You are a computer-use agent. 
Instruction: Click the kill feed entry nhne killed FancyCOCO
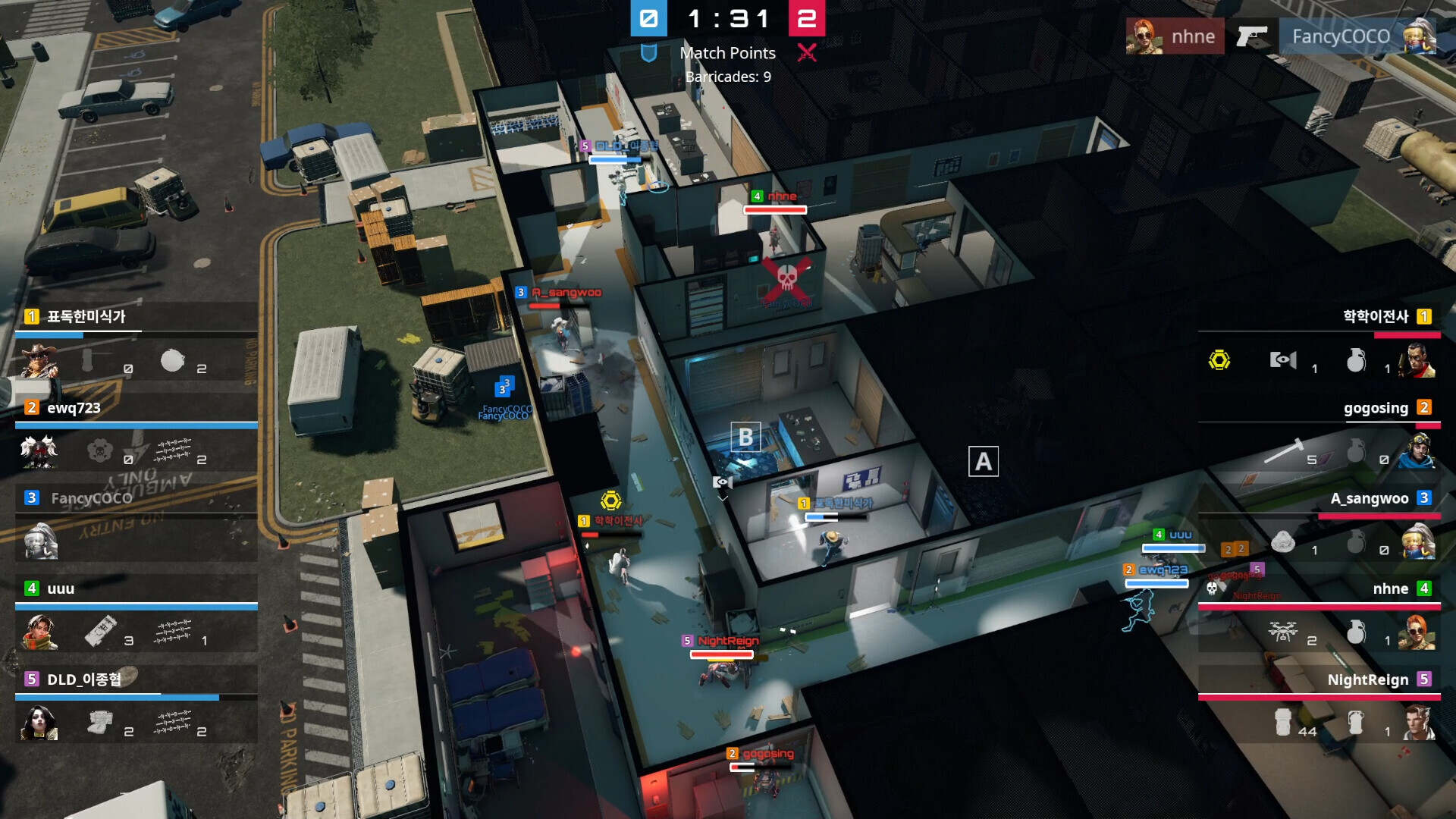click(x=1281, y=36)
